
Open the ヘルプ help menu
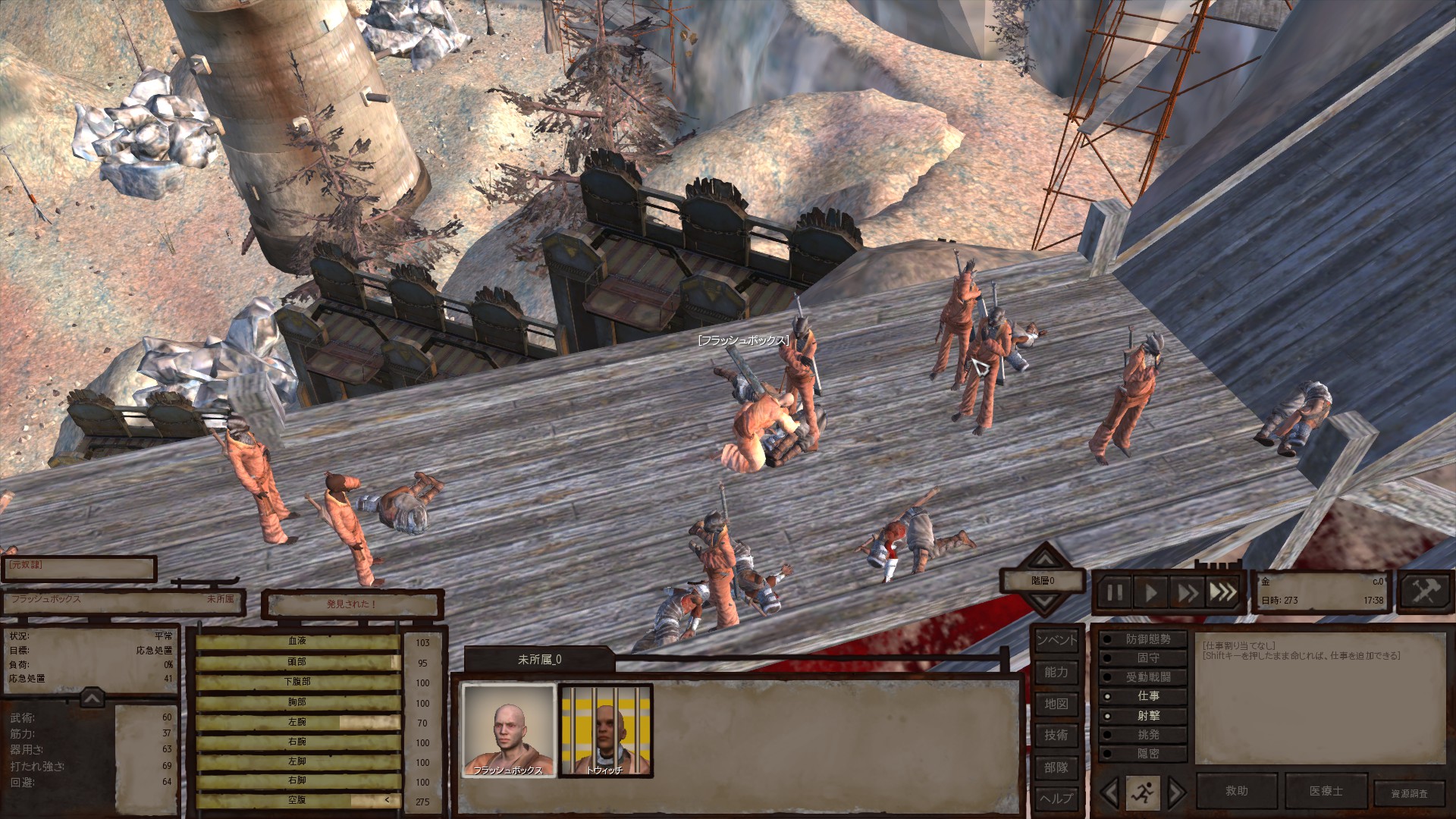tap(1056, 799)
